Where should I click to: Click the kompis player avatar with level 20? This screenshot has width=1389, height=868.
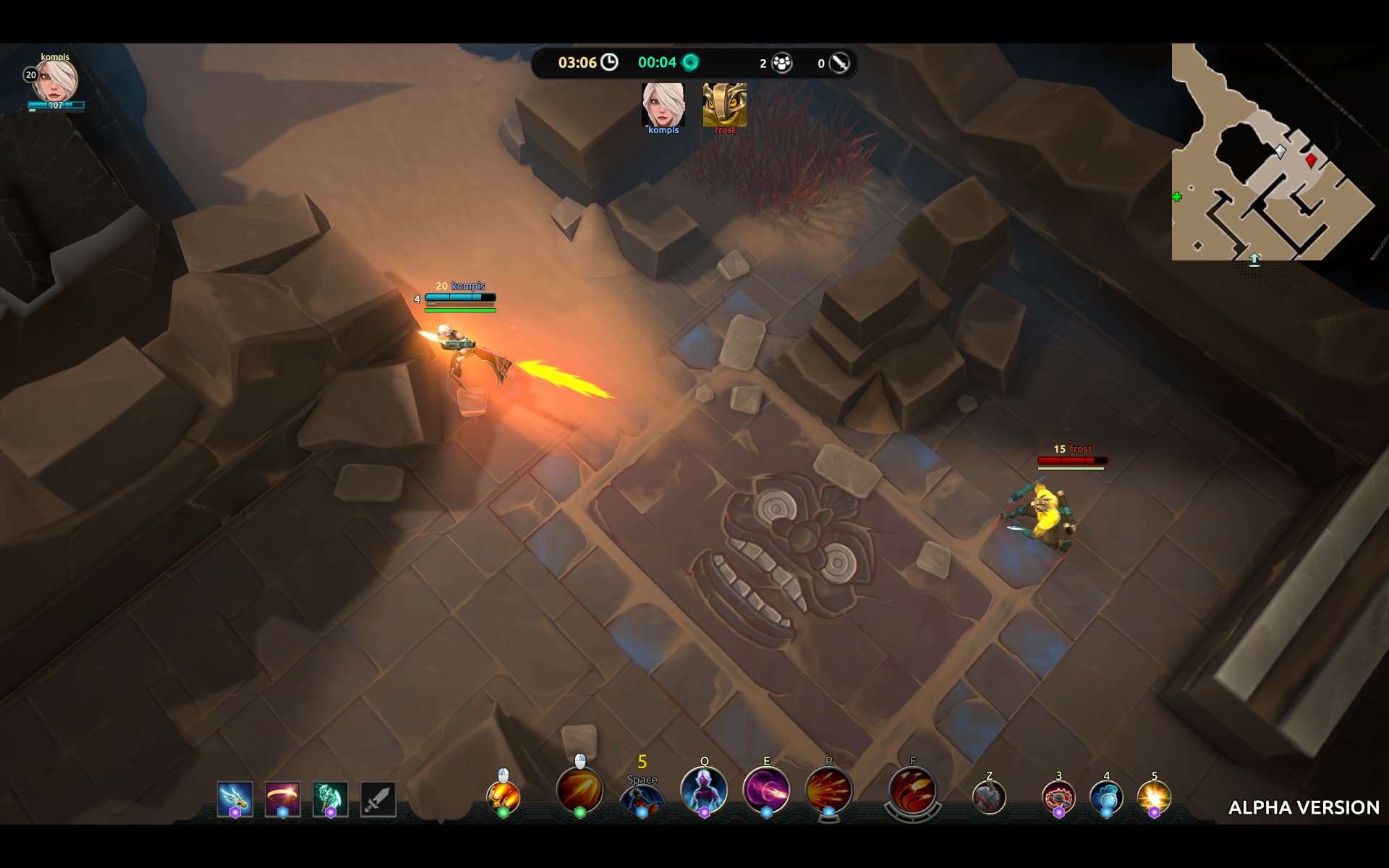point(56,81)
